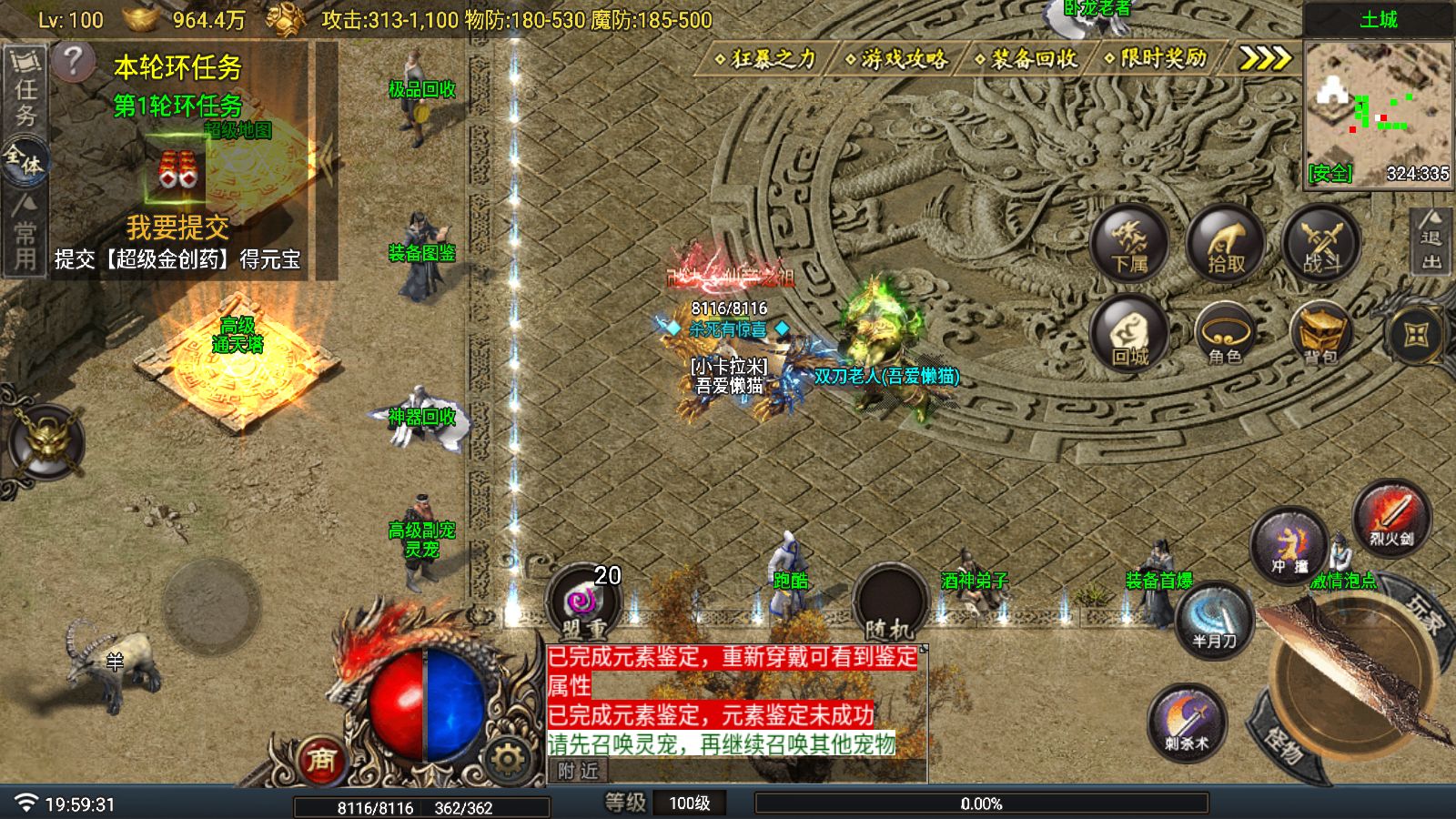Open the 装备回收 menu entry
The height and width of the screenshot is (819, 1456).
pos(1026,59)
